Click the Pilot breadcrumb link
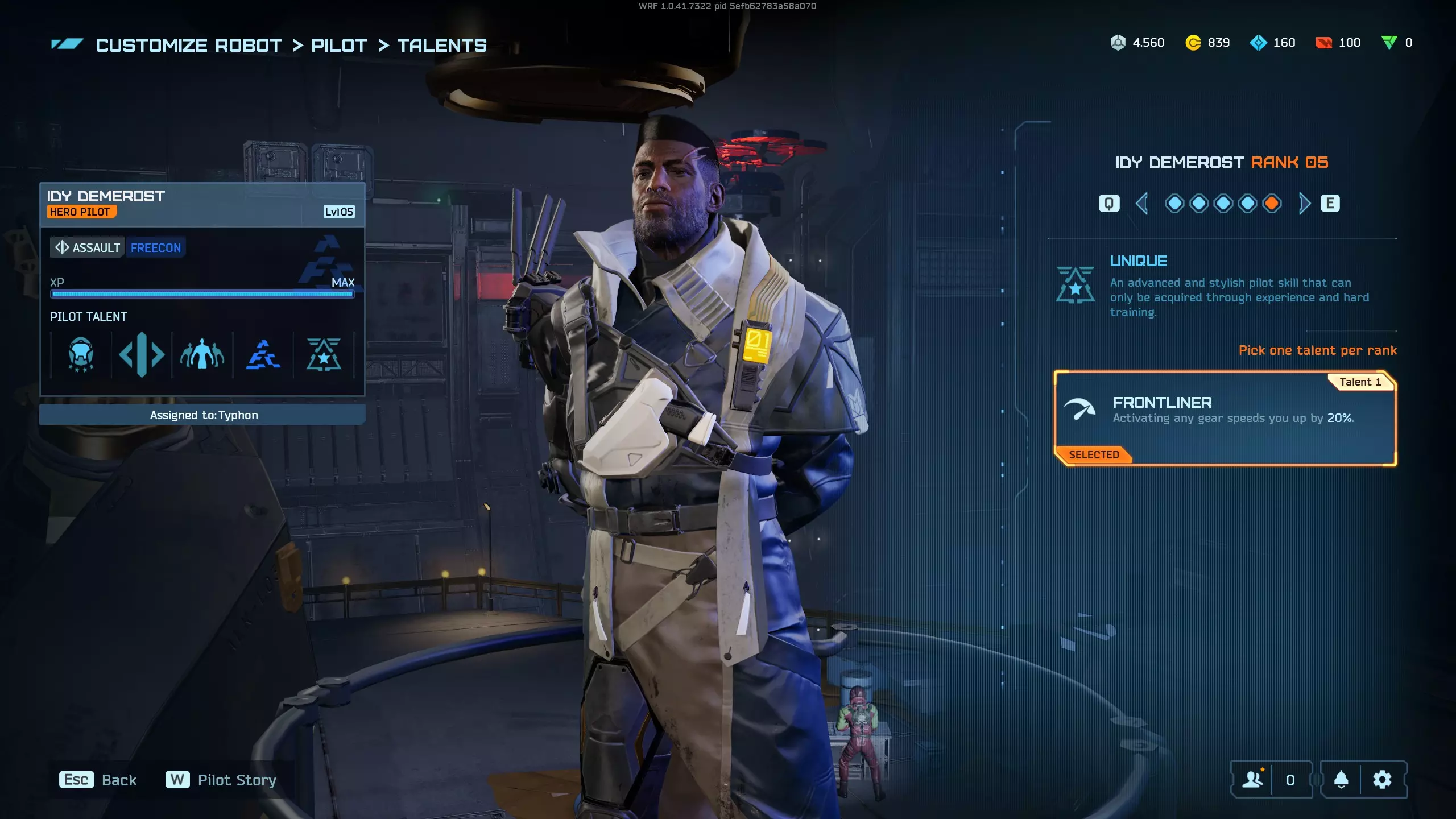 (x=339, y=45)
